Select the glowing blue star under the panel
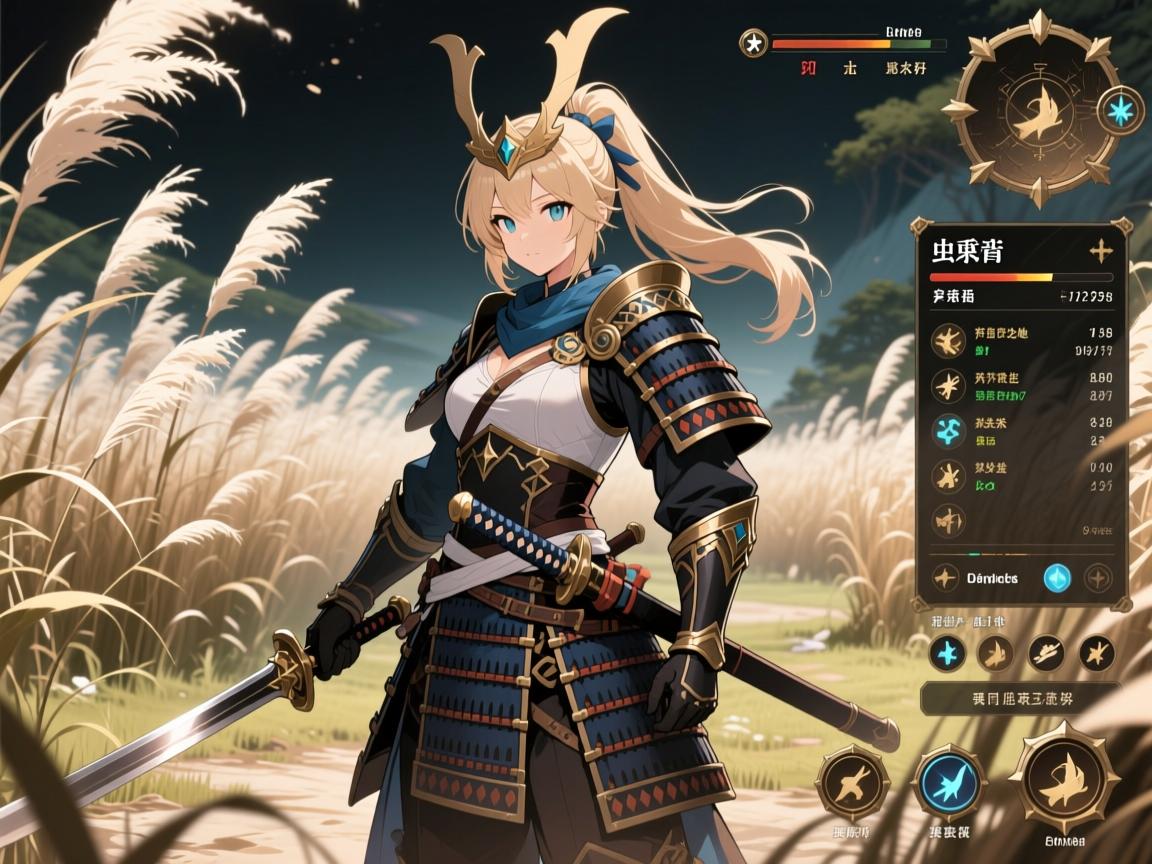1152x864 pixels. pyautogui.click(x=946, y=653)
